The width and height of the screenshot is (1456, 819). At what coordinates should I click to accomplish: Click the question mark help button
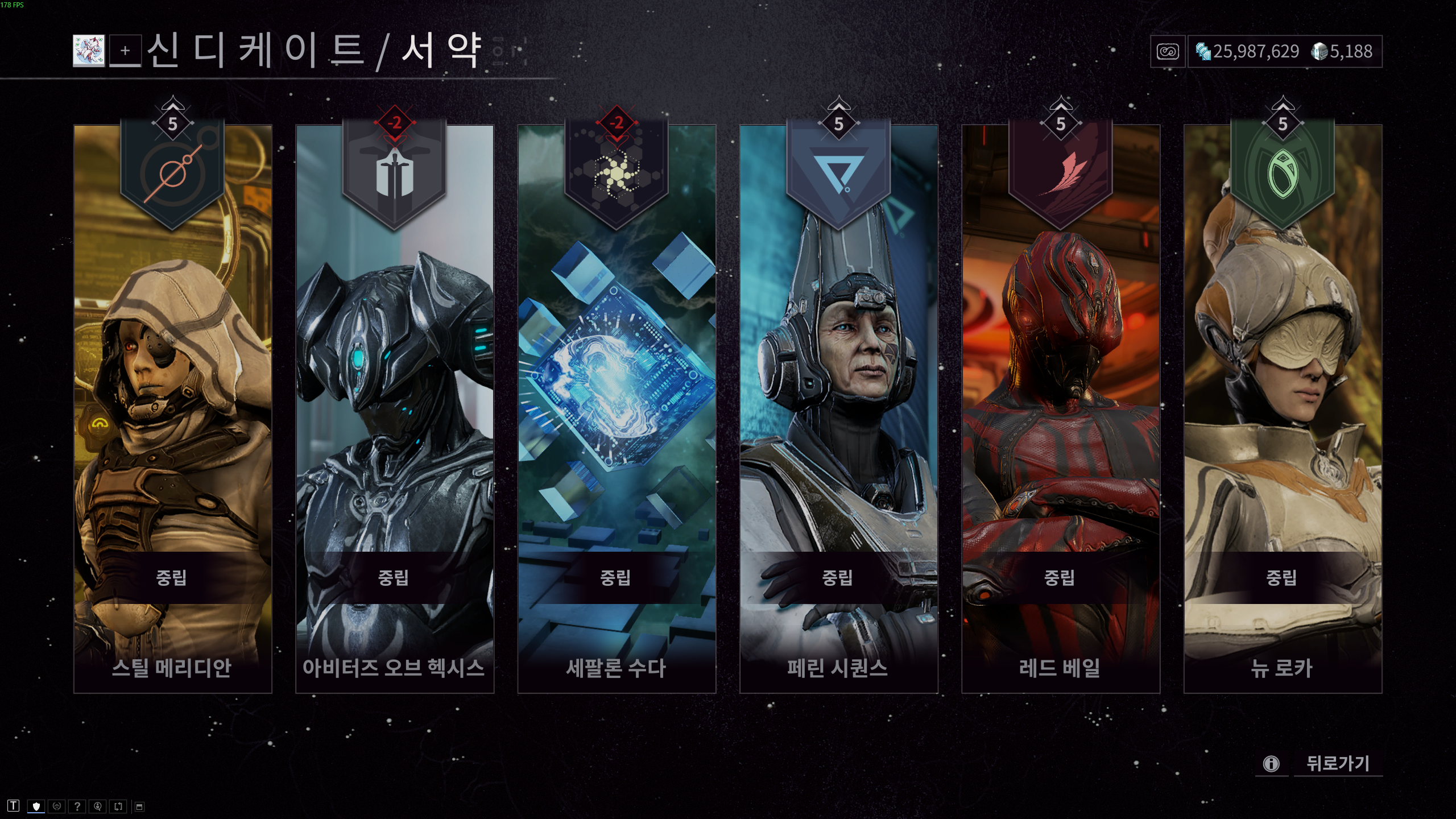coord(76,806)
